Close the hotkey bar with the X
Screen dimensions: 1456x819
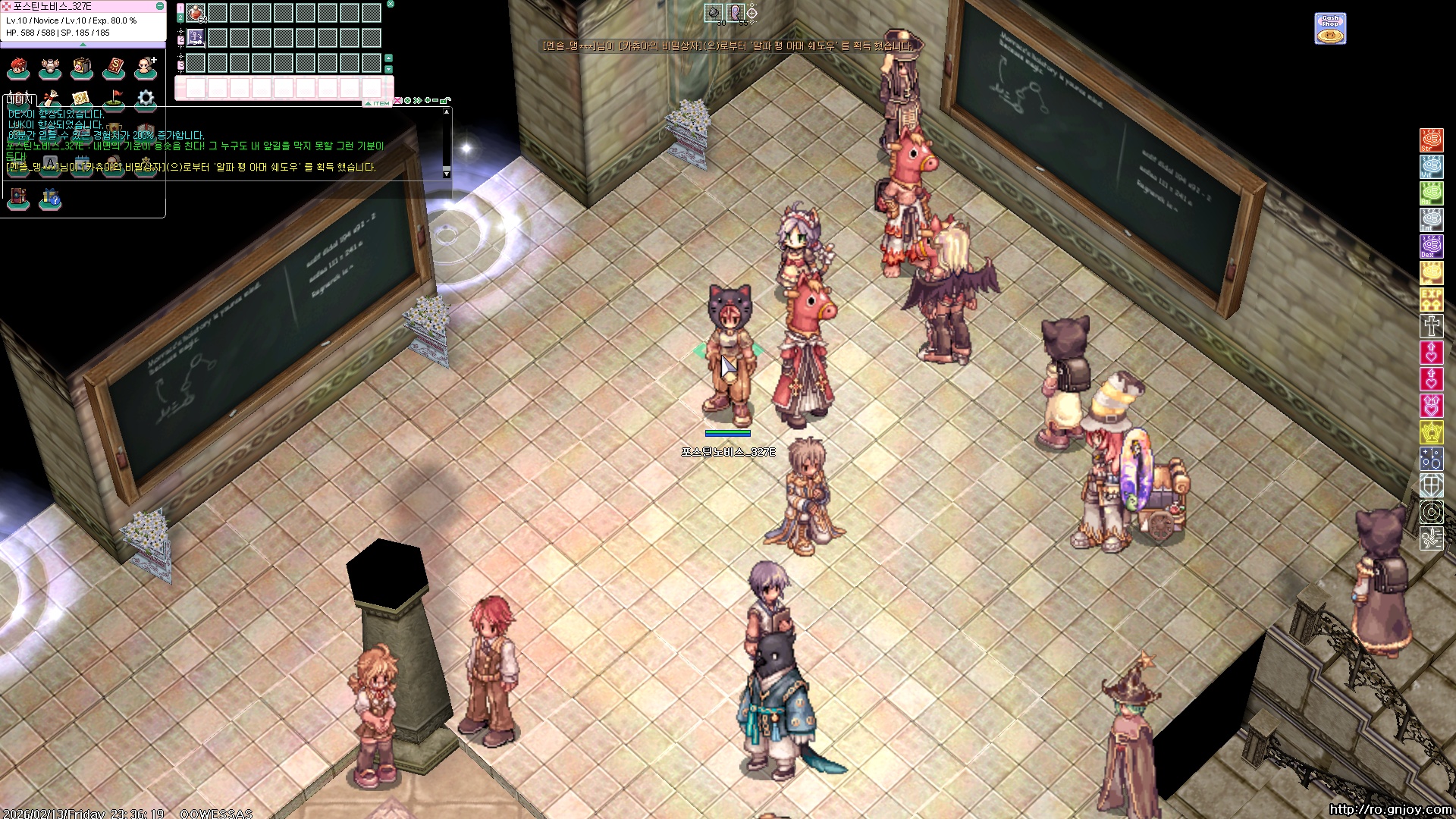click(391, 4)
